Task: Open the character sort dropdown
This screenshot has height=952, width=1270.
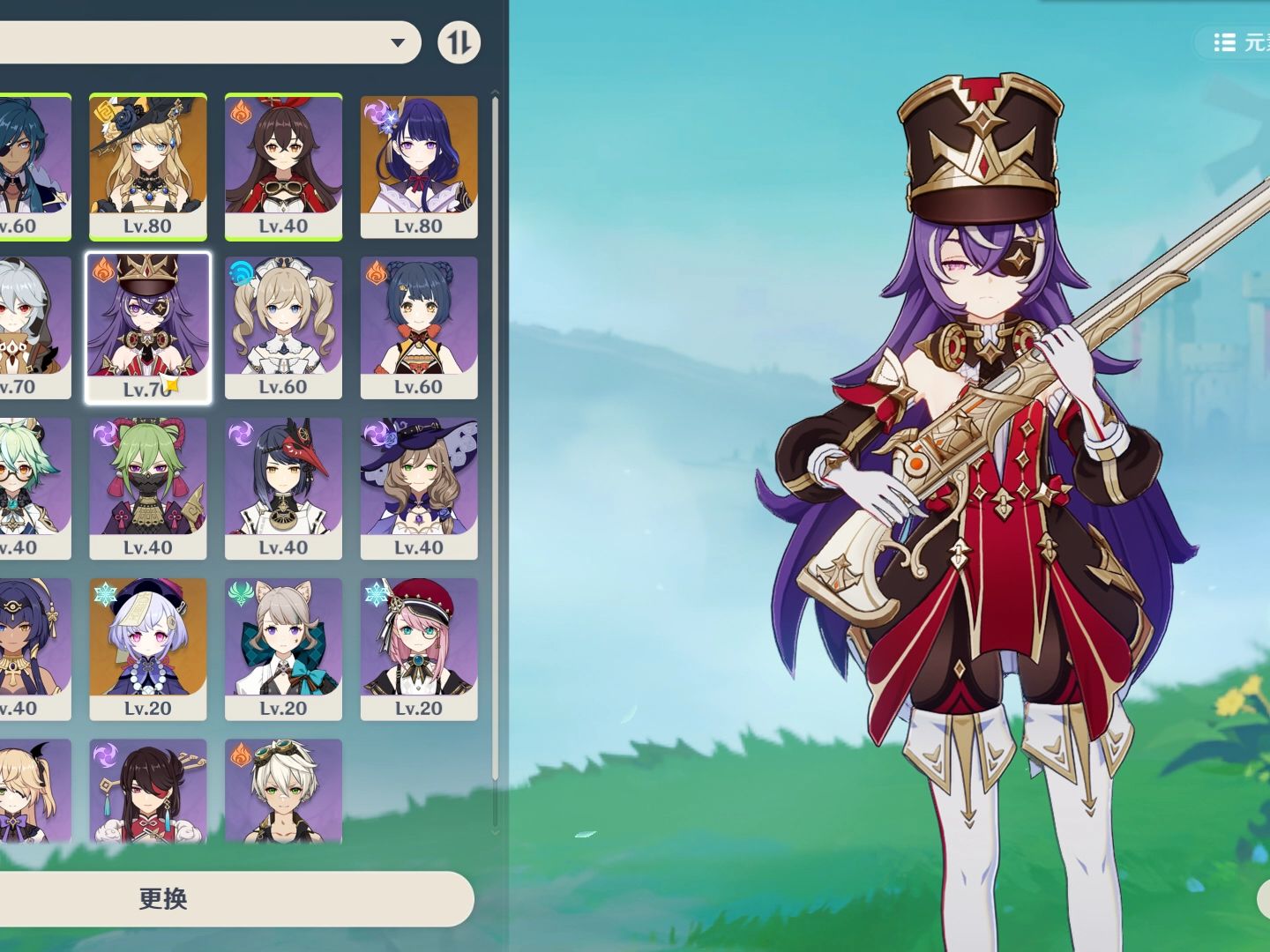Action: point(398,42)
